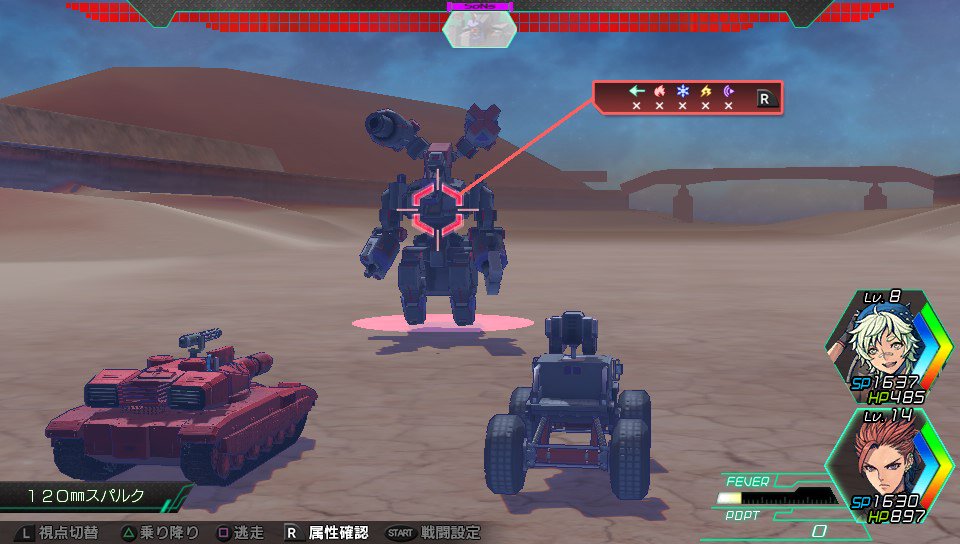
Task: Click the green arrow attribute icon
Action: tap(636, 91)
